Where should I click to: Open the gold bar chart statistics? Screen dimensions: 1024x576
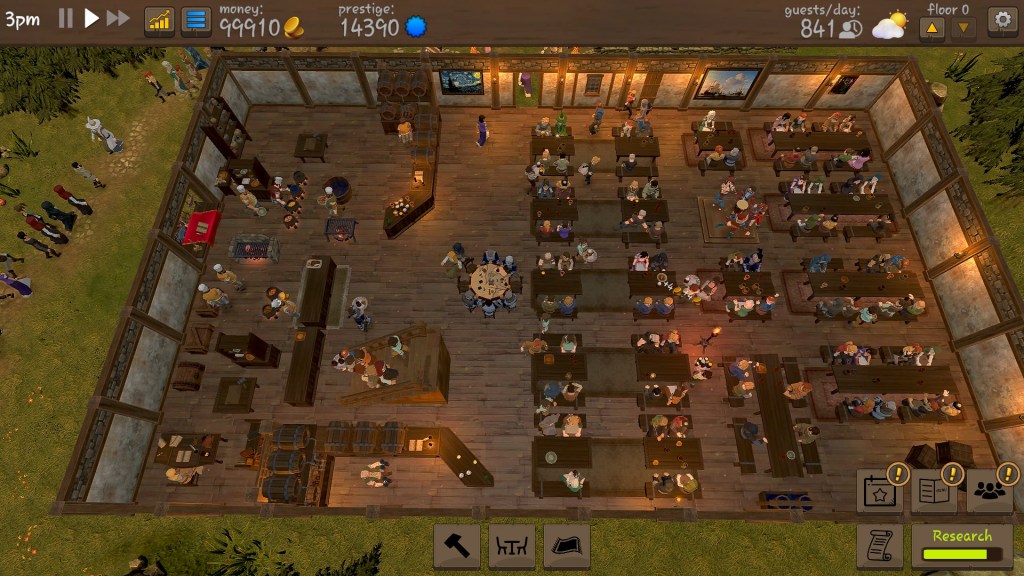tap(159, 21)
